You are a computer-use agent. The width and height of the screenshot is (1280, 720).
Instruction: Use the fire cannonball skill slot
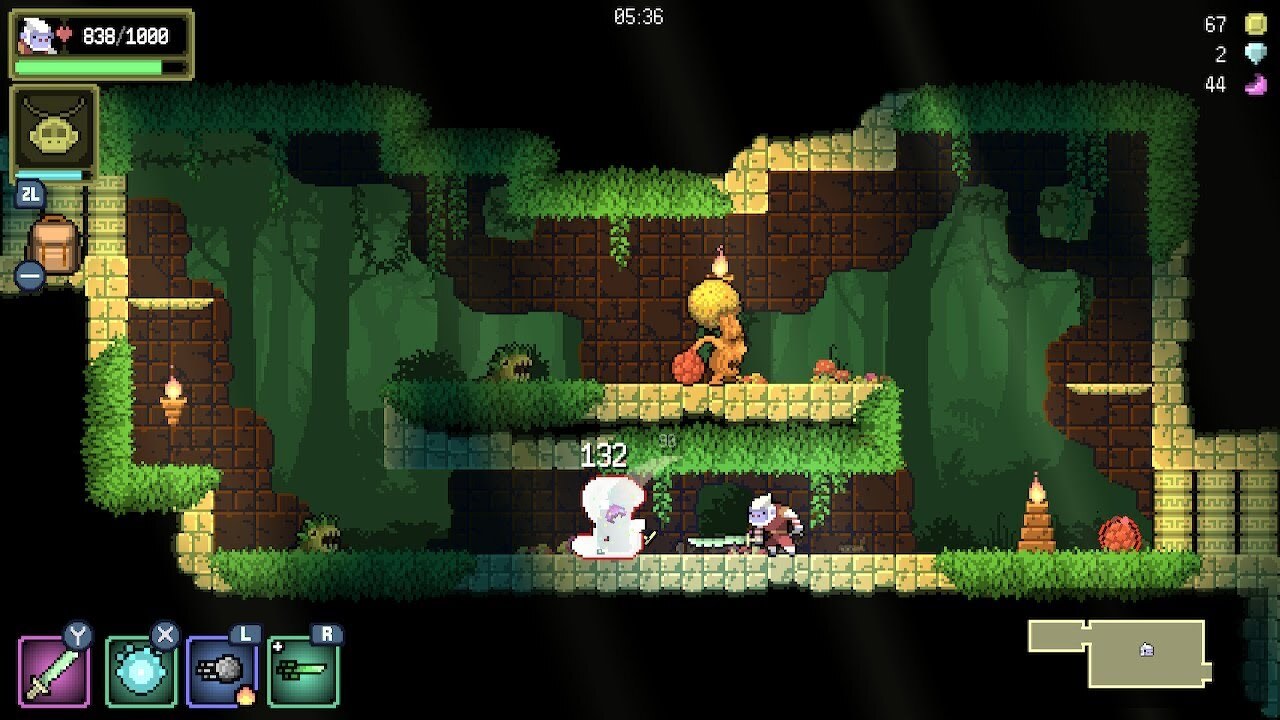click(222, 671)
